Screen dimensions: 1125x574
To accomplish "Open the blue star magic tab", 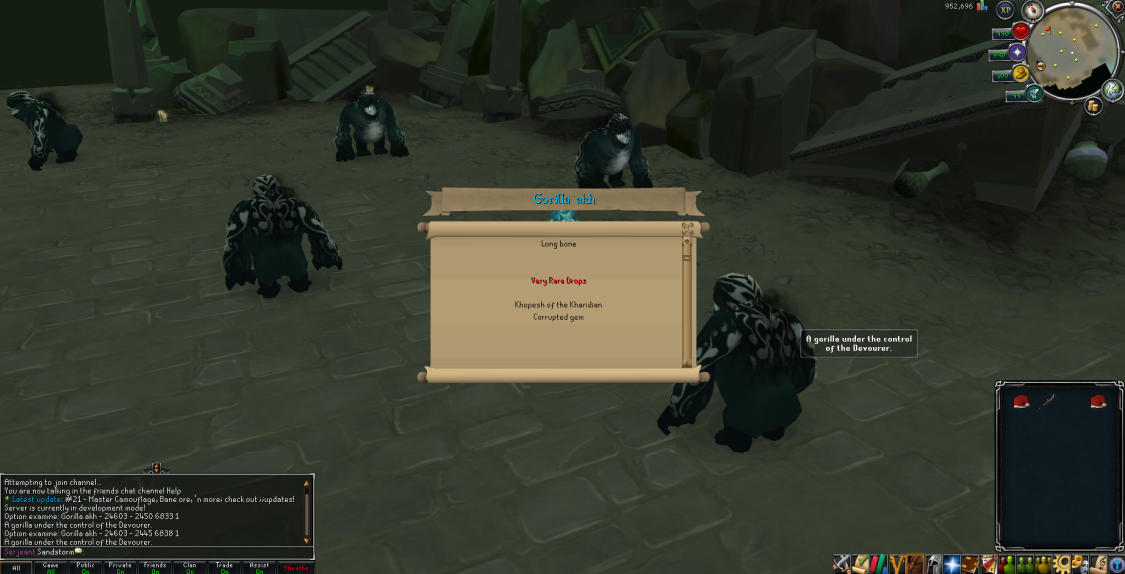I will point(950,564).
